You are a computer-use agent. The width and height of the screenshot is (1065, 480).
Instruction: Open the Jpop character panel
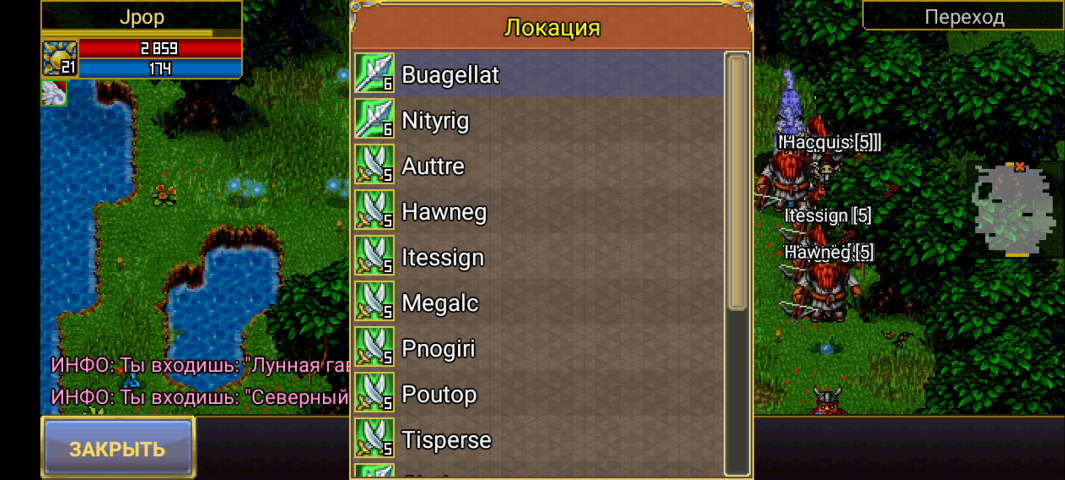coord(141,17)
